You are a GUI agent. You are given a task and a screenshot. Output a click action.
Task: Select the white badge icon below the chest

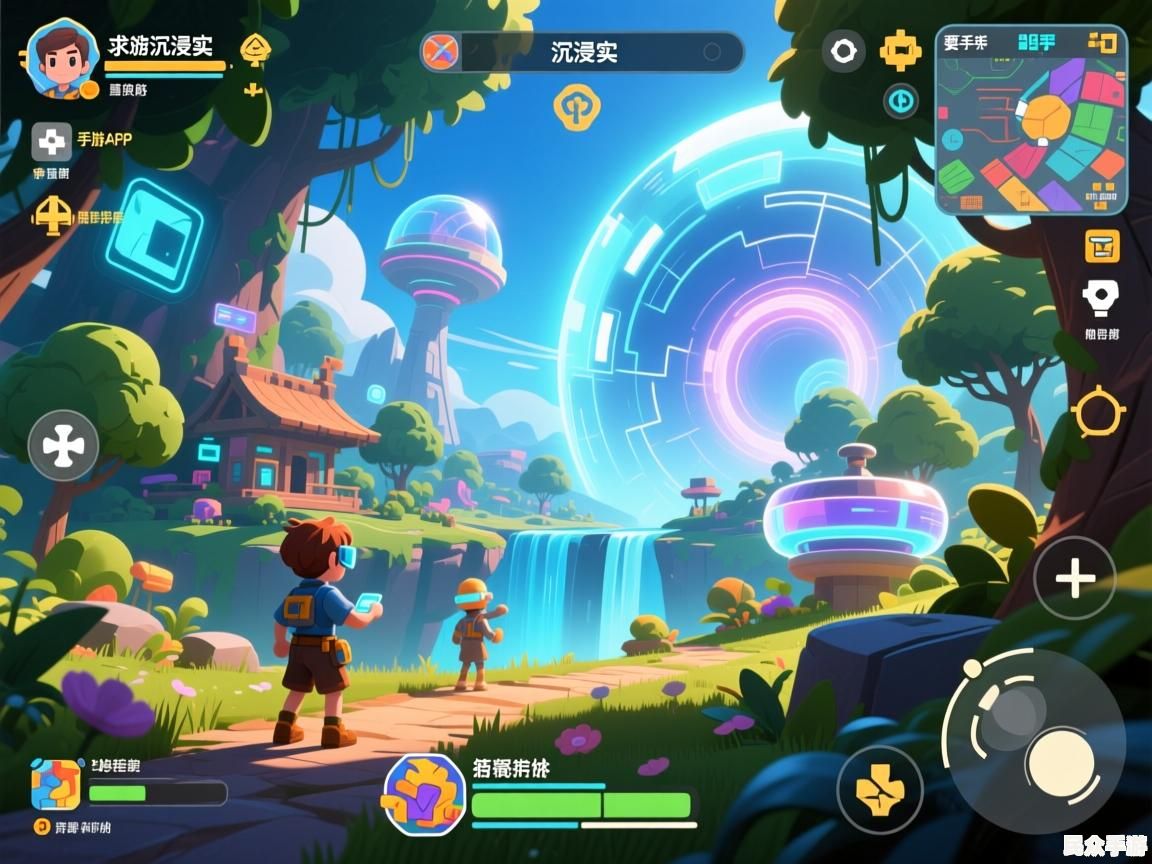[x=1101, y=297]
